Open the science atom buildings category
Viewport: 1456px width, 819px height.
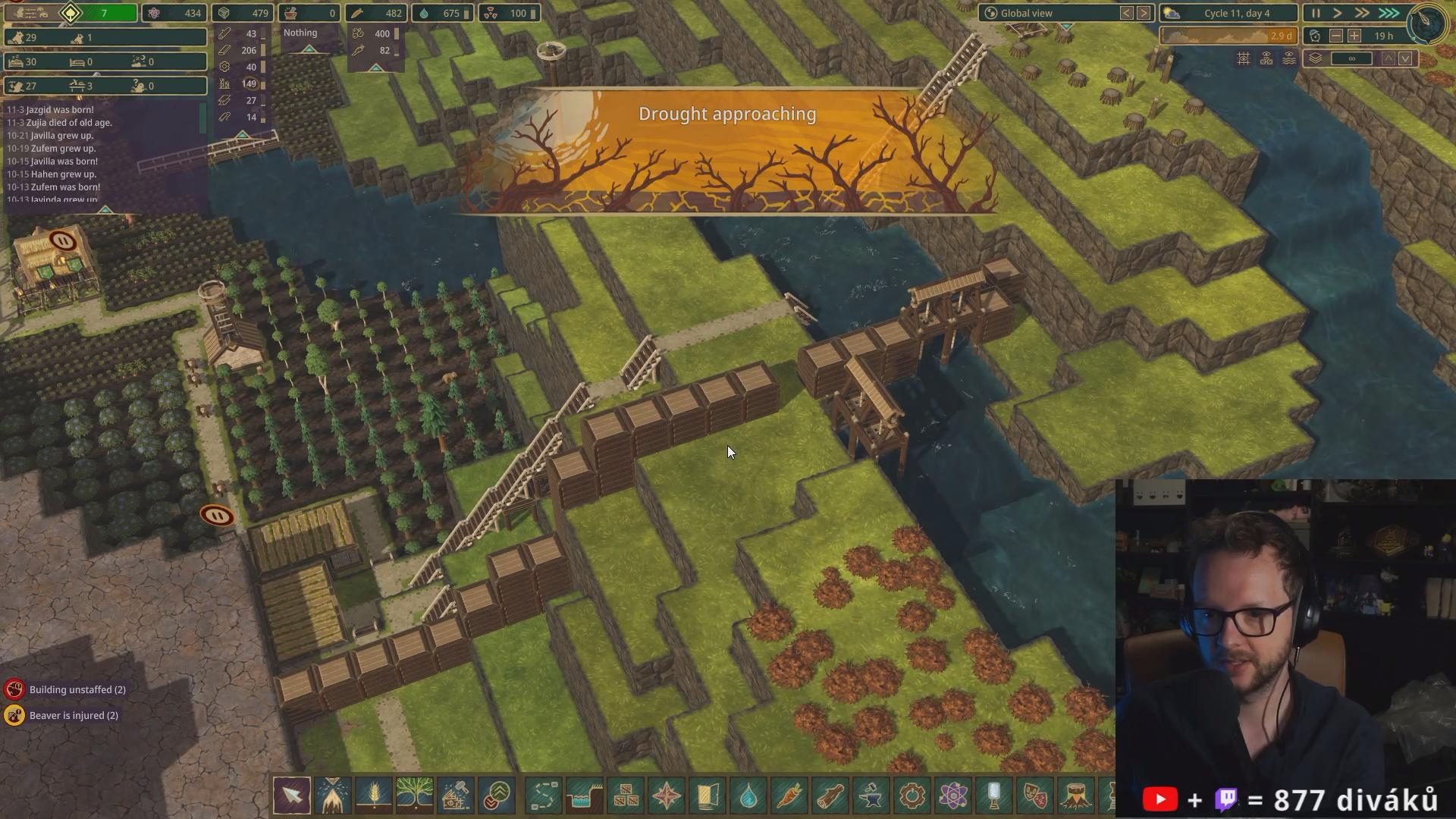click(953, 795)
